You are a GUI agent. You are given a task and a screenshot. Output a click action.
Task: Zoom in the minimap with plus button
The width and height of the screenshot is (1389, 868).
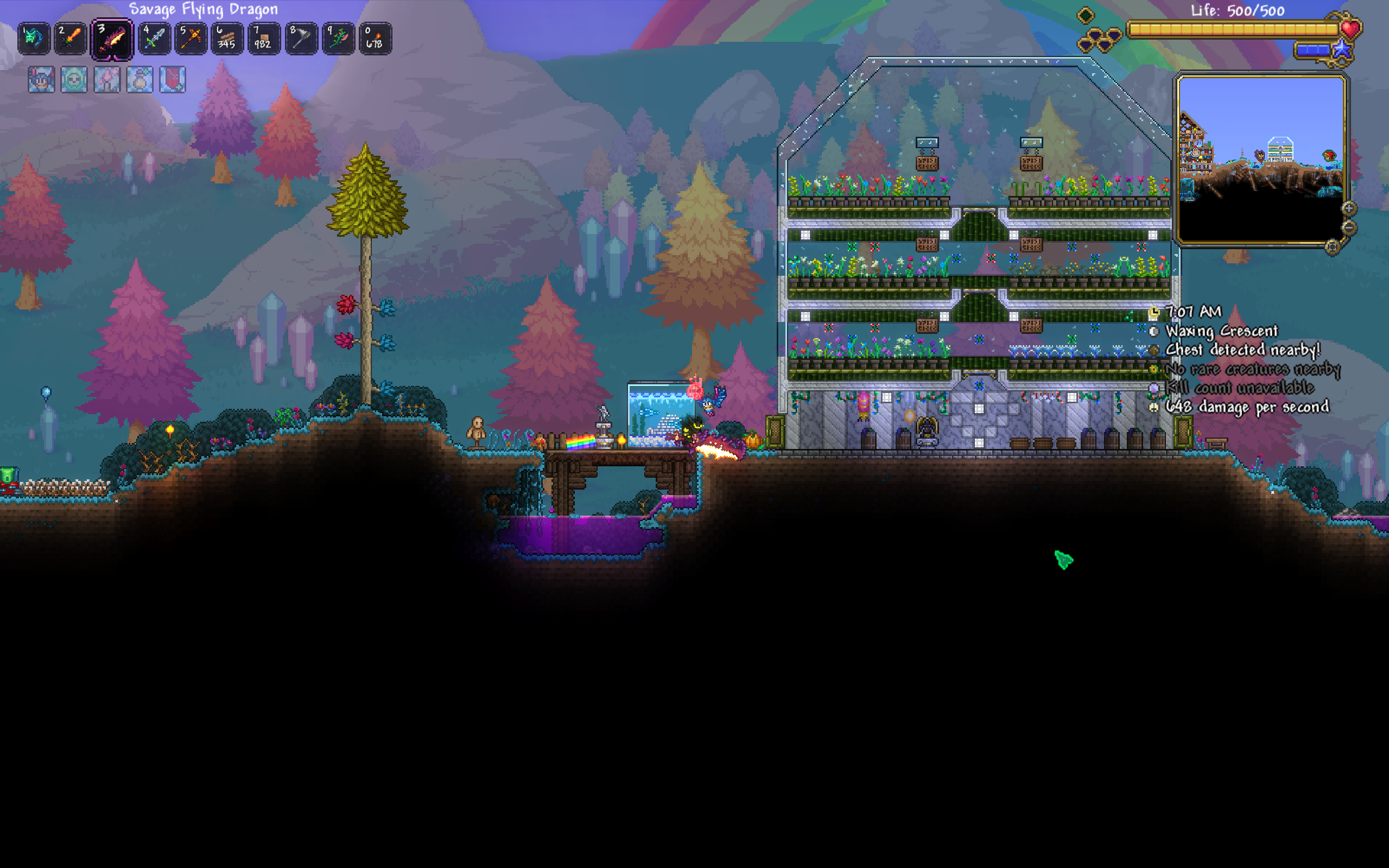click(1349, 208)
